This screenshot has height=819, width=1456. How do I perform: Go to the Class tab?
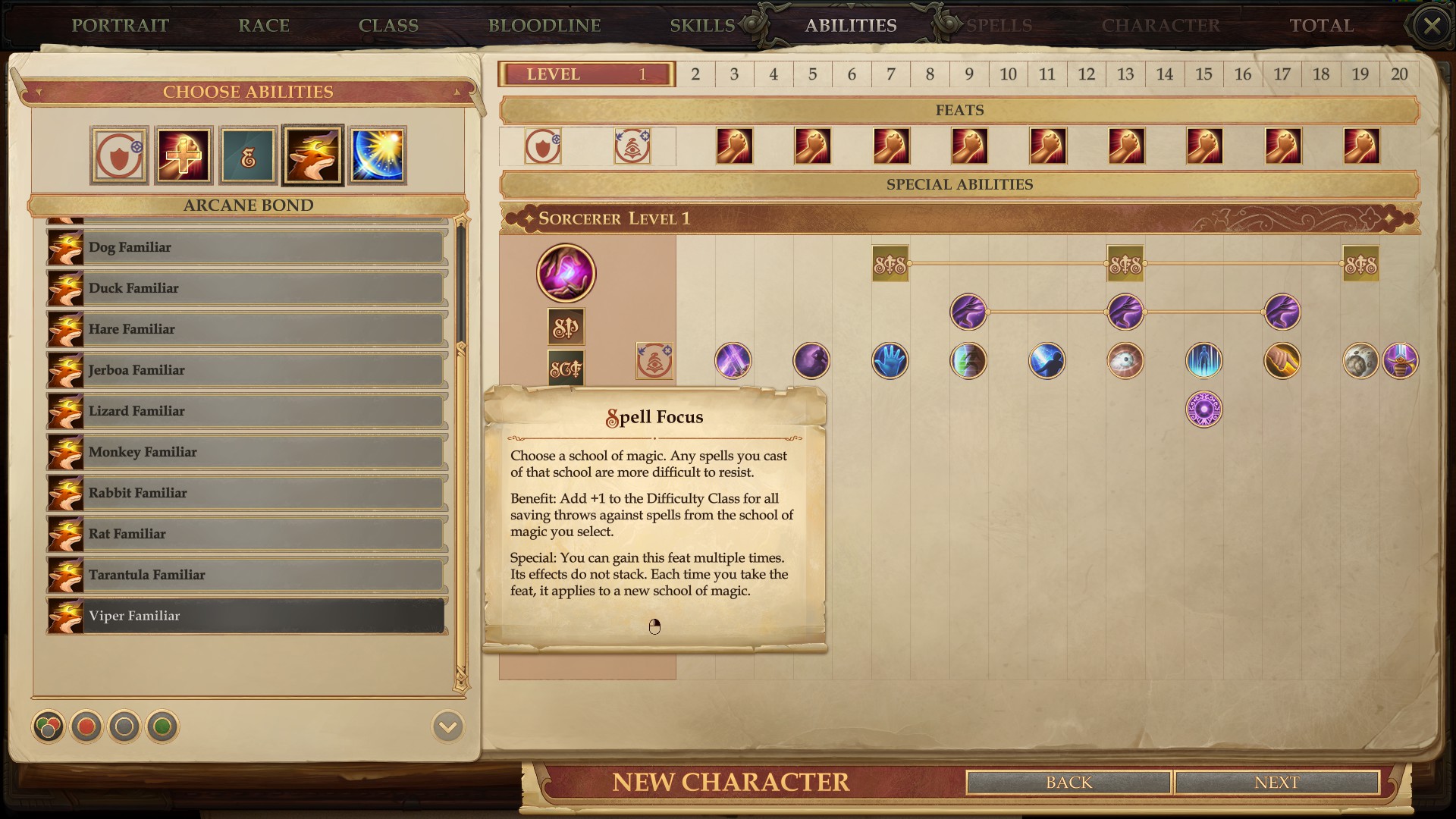click(x=388, y=25)
